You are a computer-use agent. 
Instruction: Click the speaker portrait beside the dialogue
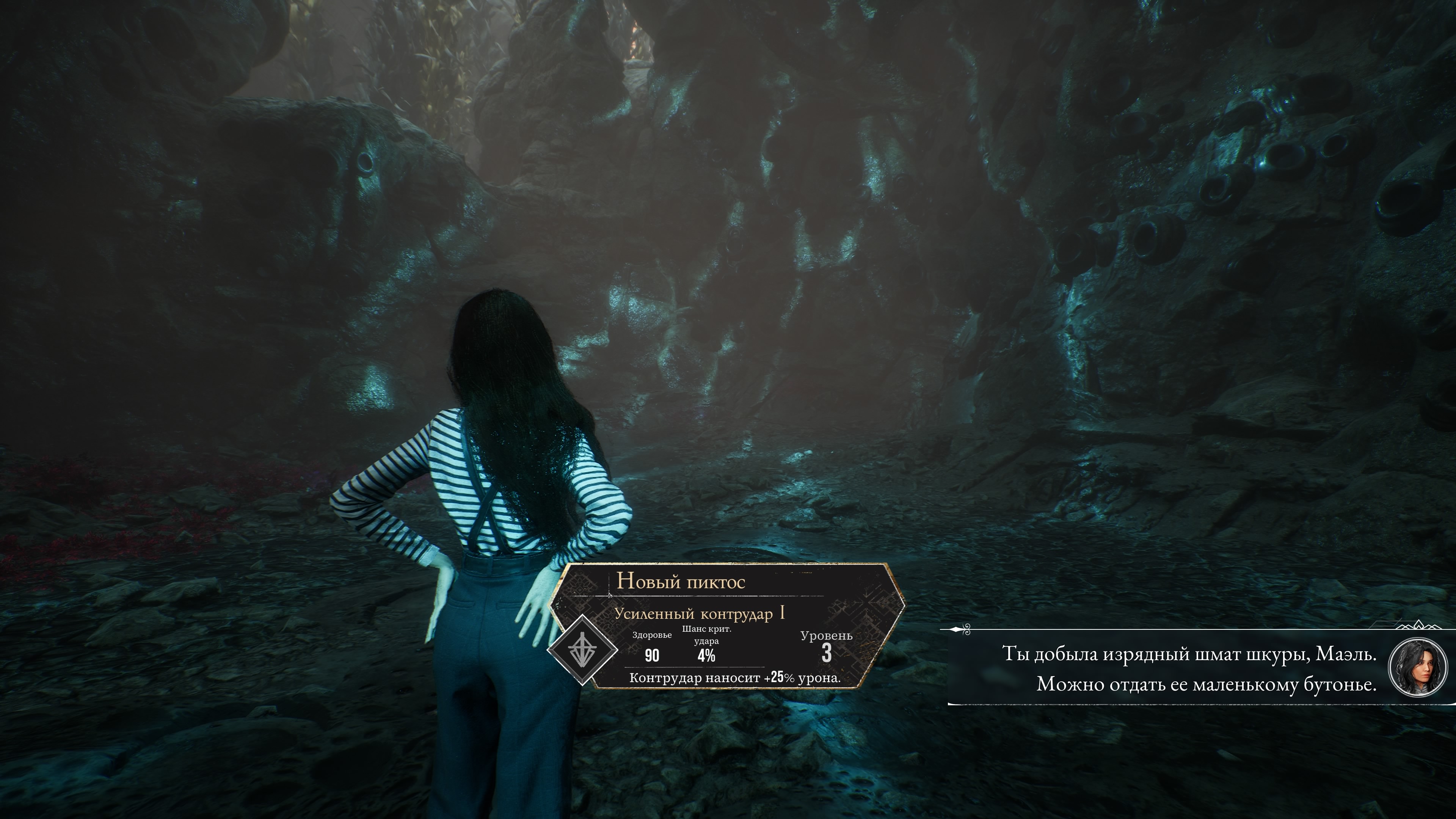pos(1417,667)
